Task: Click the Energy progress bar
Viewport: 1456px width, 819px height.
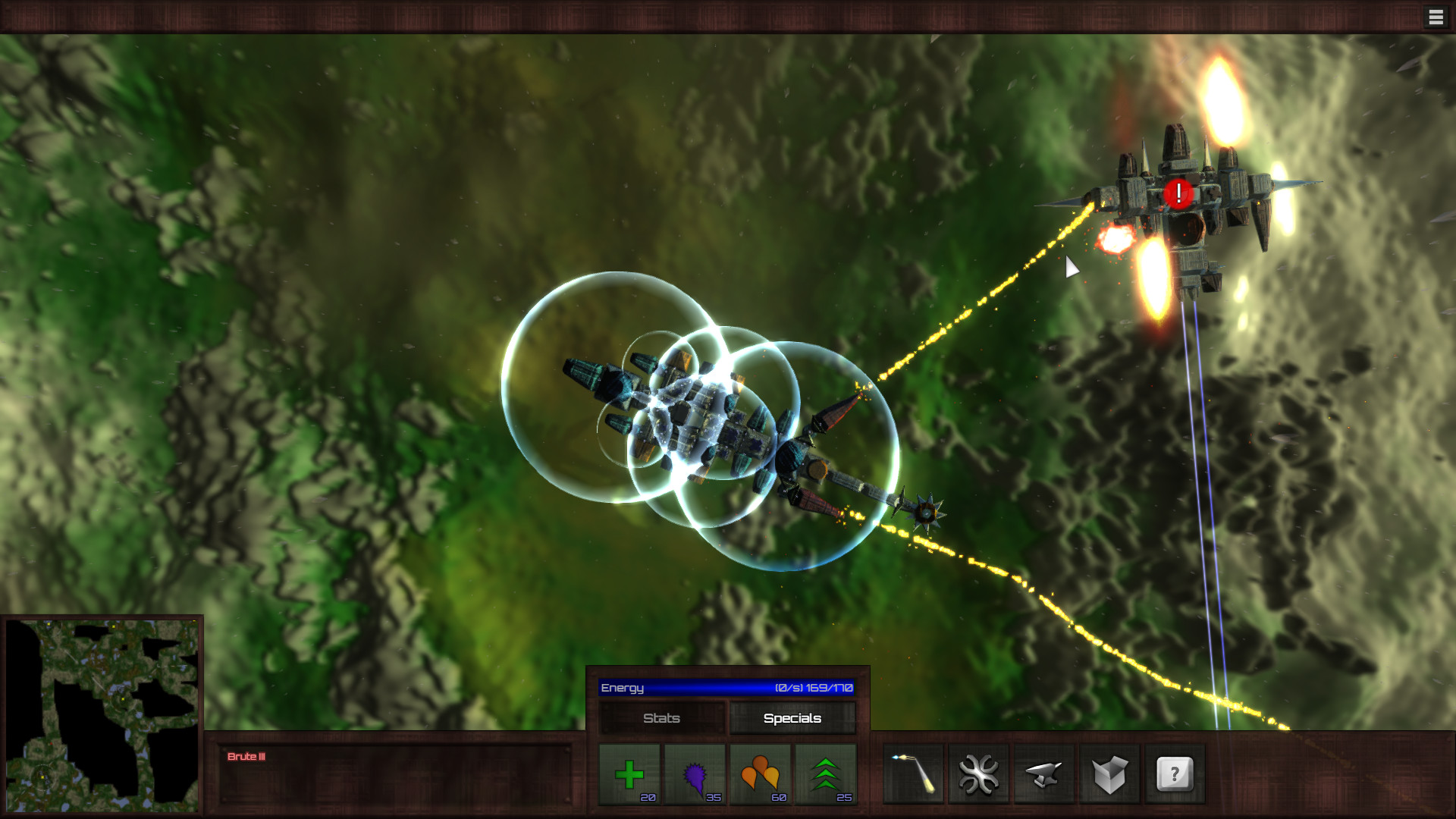Action: coord(726,688)
